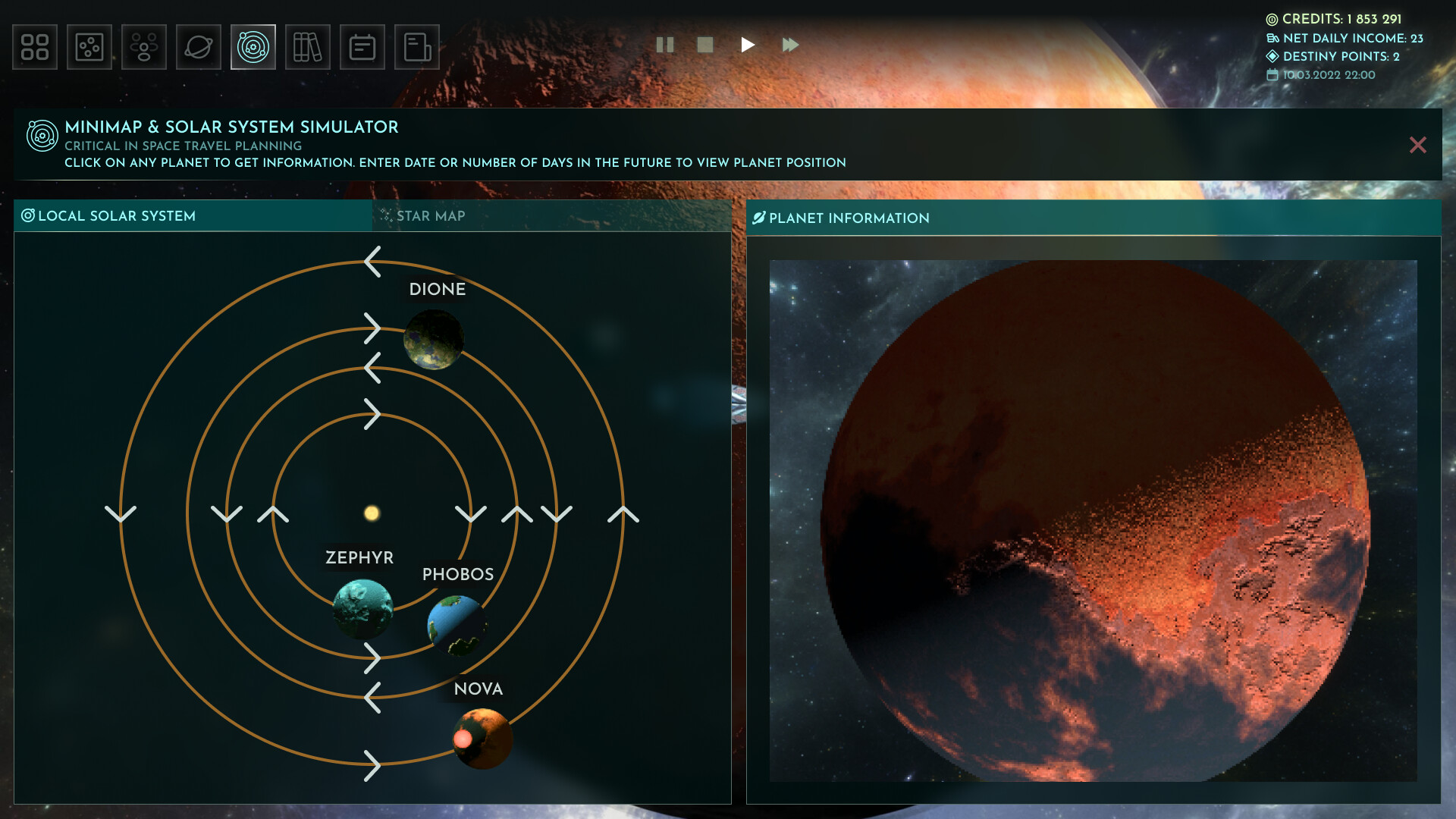Screen dimensions: 1456x819
Task: Open the documents panel icon
Action: (417, 46)
